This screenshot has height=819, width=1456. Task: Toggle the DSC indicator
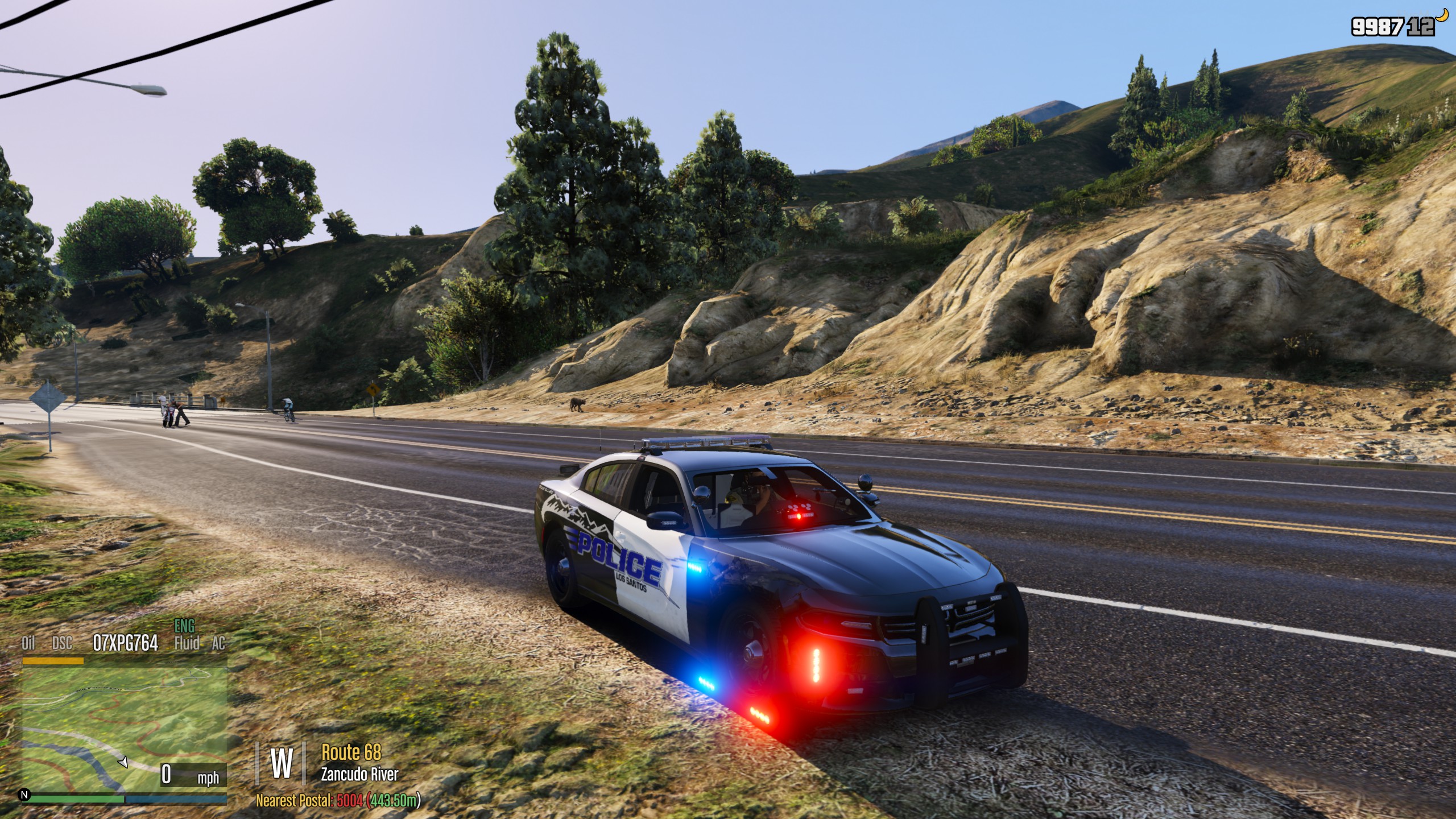click(62, 644)
